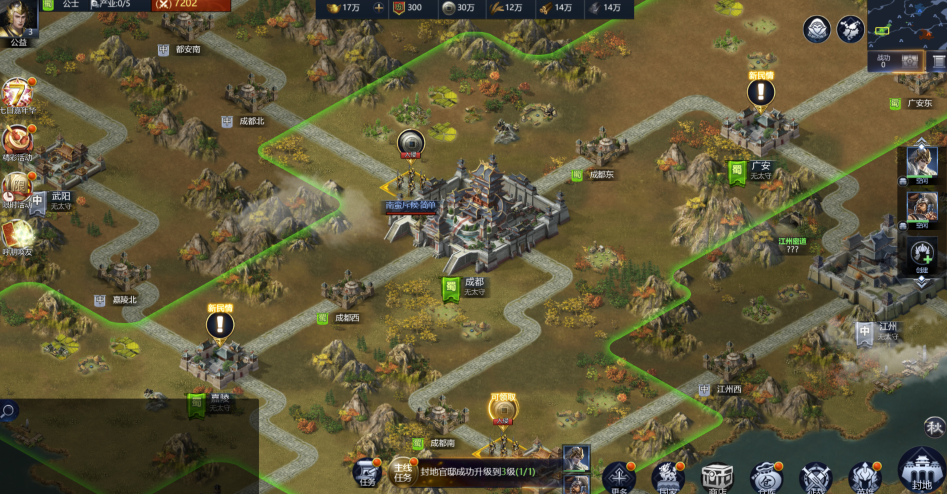Open the 任务 quest button
This screenshot has width=947, height=494.
[x=367, y=473]
